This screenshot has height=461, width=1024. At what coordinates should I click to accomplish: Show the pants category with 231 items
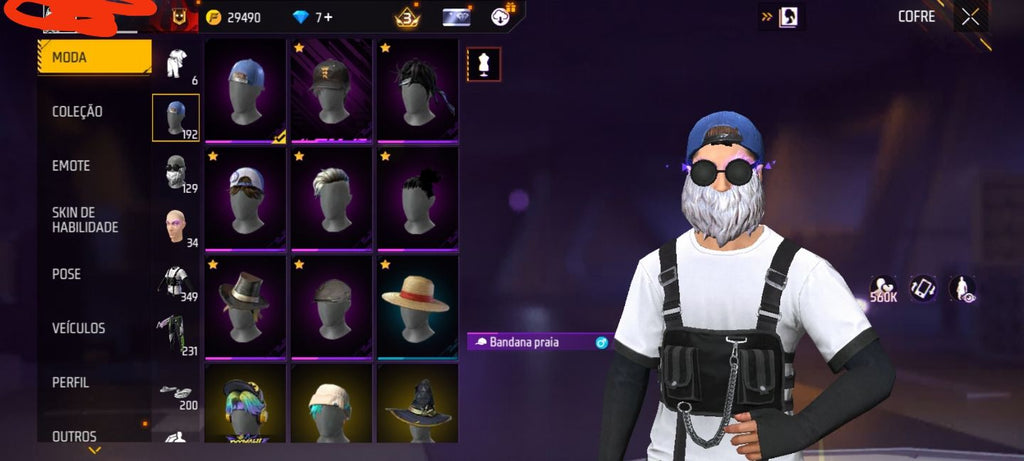click(176, 335)
